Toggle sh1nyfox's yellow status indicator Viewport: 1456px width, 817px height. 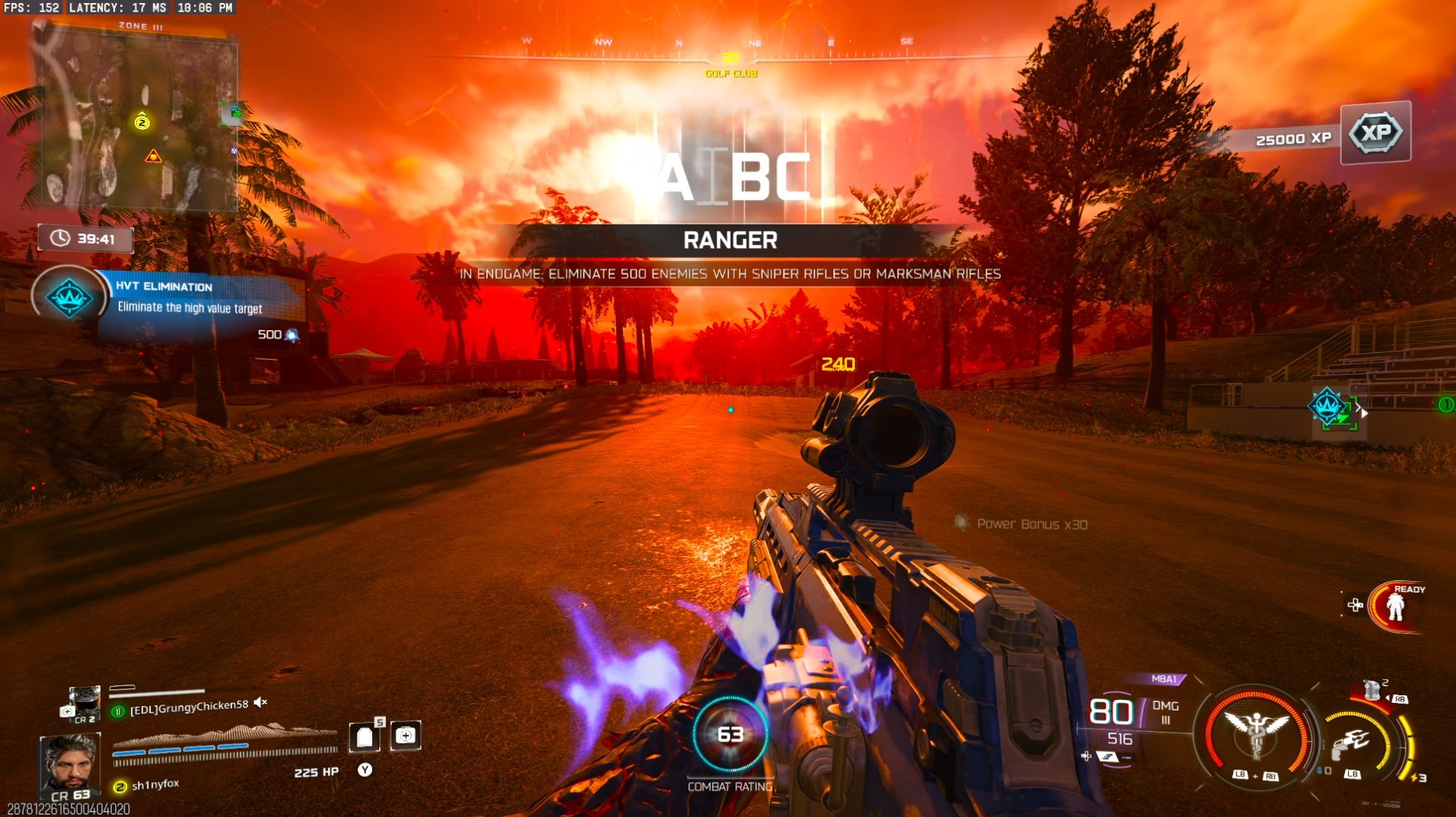[x=119, y=784]
